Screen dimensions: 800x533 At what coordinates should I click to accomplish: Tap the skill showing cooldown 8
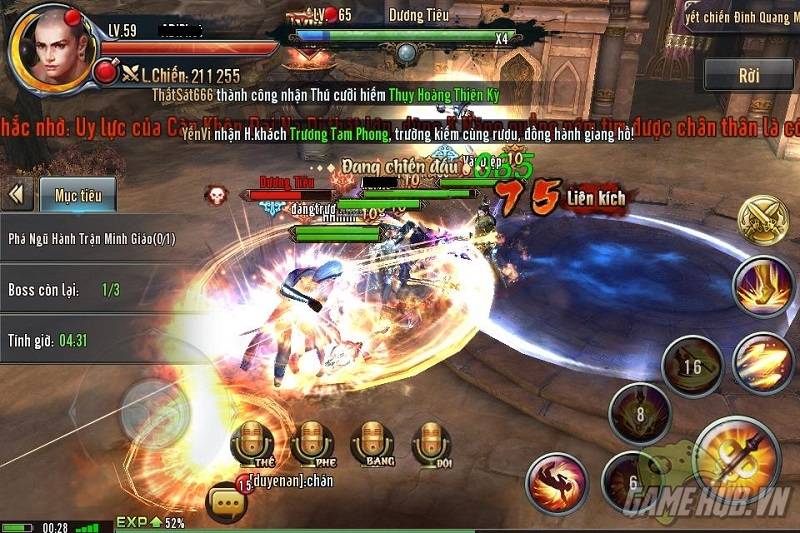point(639,413)
